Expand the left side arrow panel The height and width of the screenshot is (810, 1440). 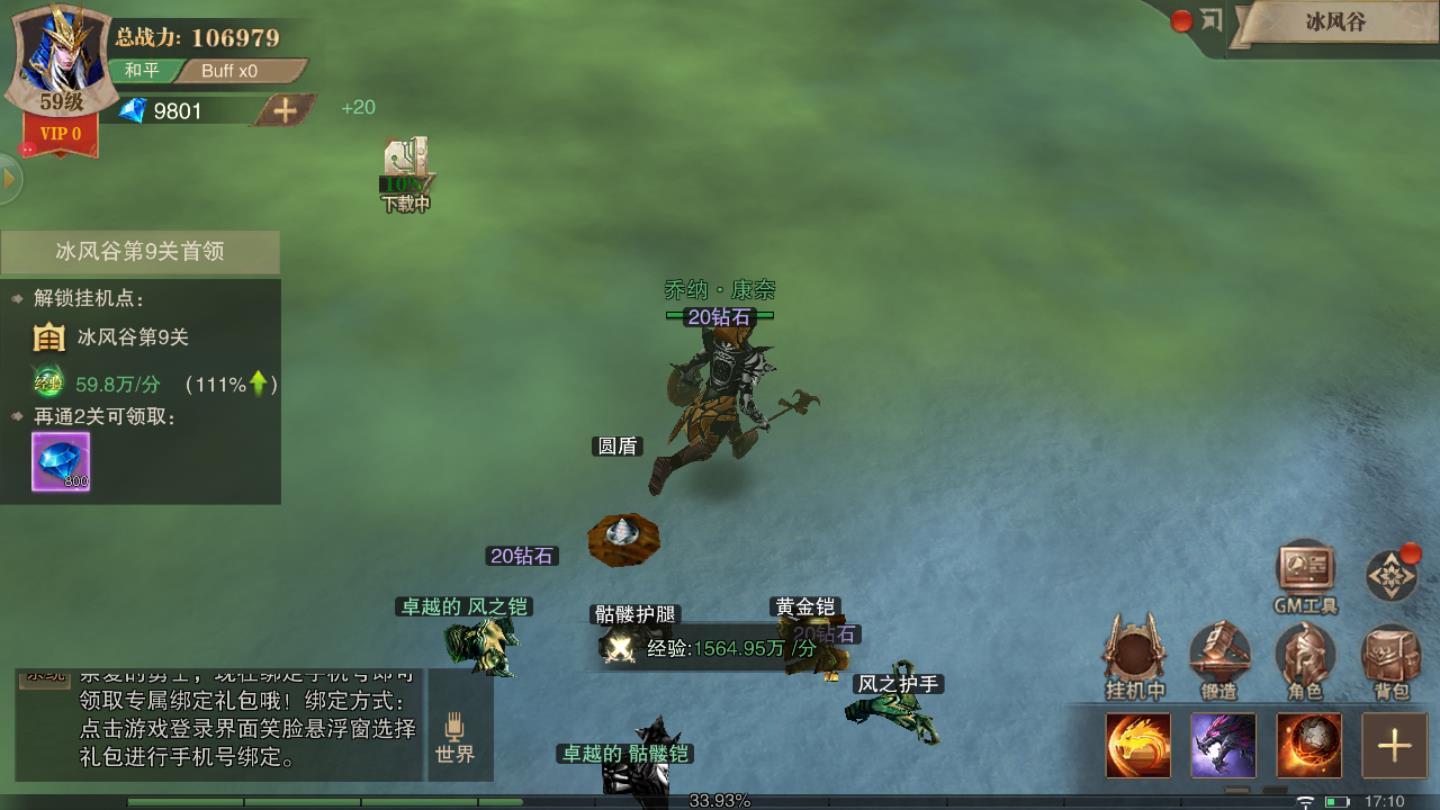pyautogui.click(x=10, y=179)
